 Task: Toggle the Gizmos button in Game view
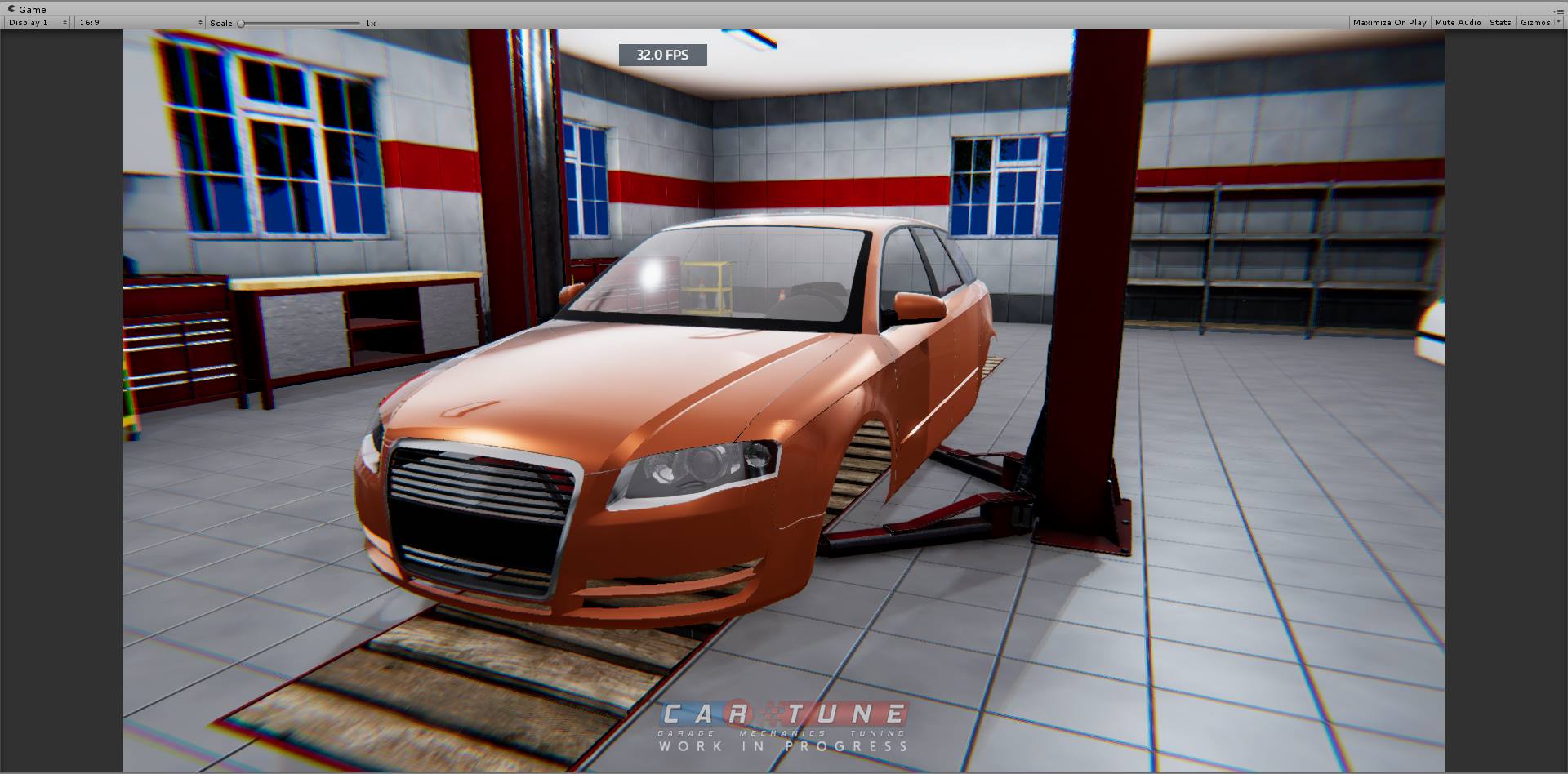(x=1536, y=22)
